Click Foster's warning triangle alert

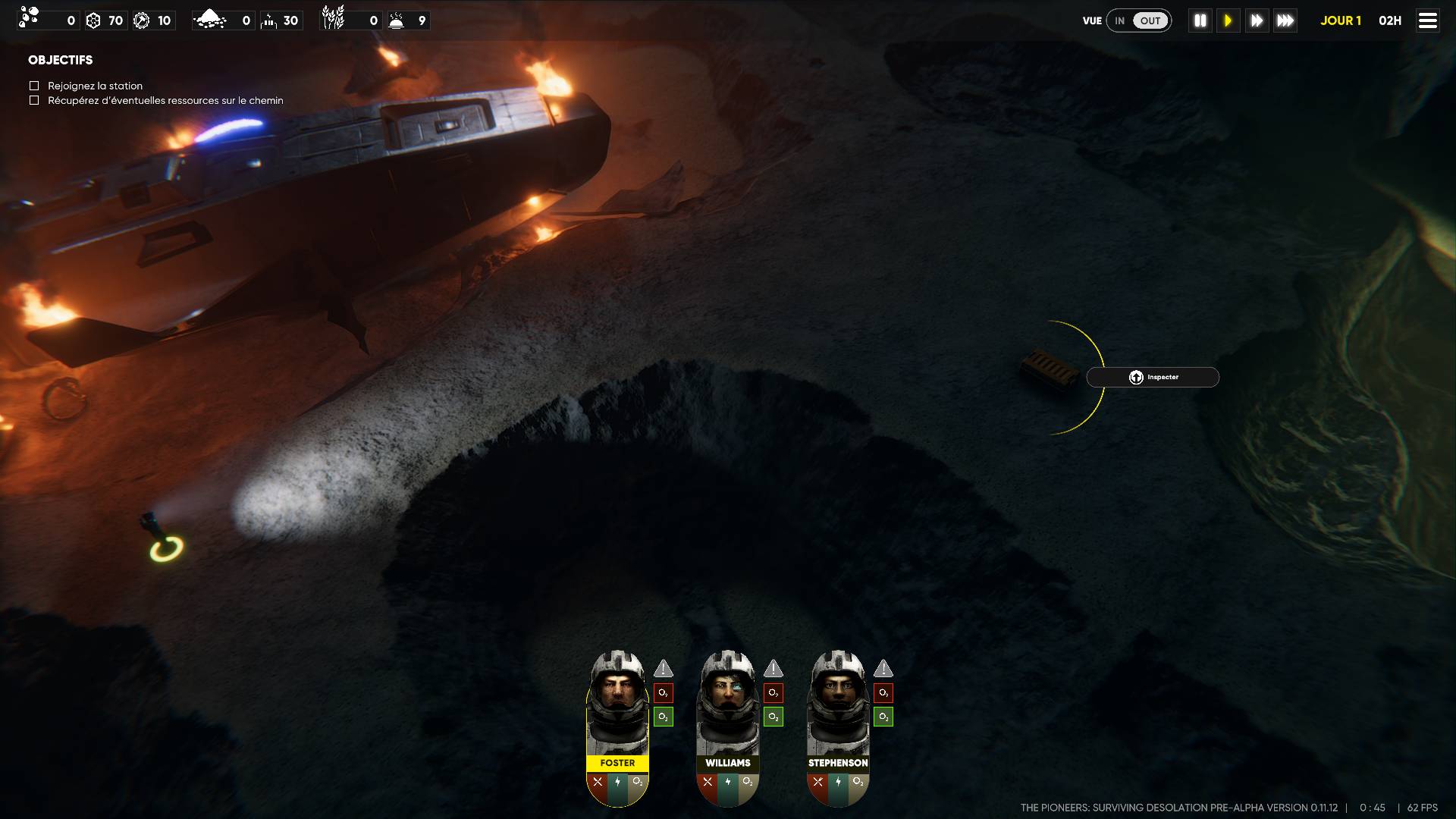pyautogui.click(x=663, y=669)
